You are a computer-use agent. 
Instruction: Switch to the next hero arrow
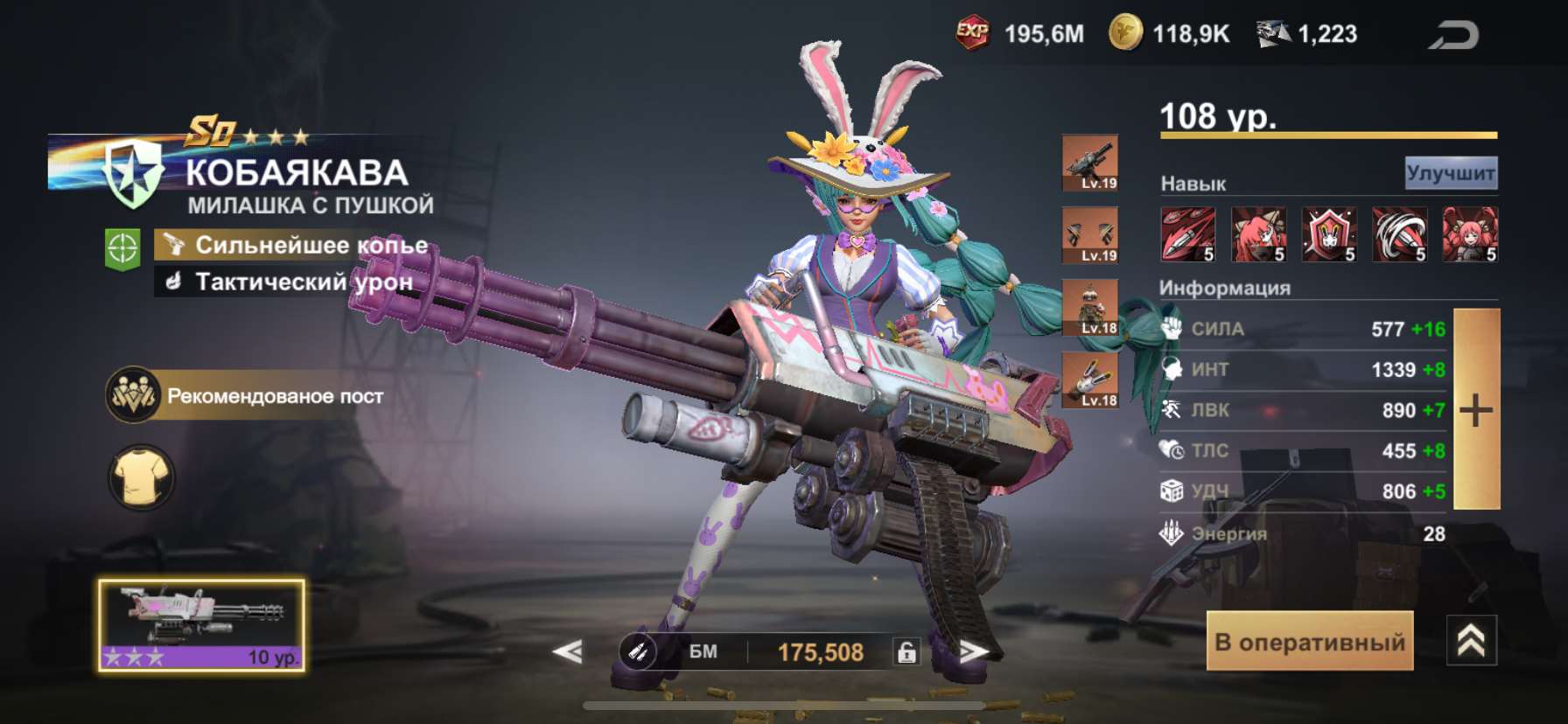[972, 651]
